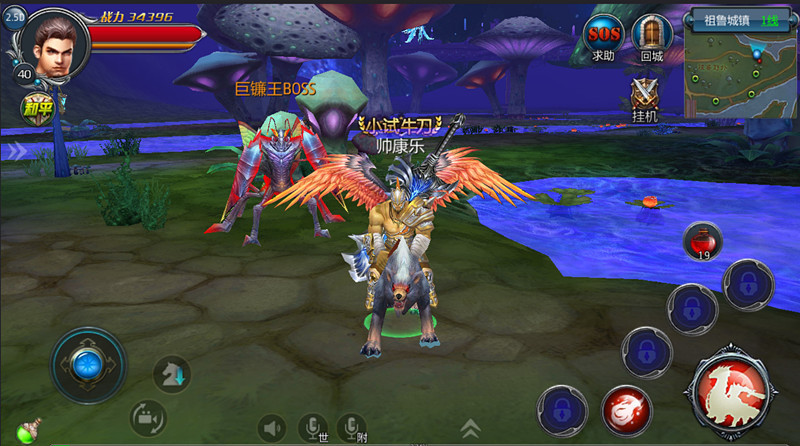Switch channel via the 1线 line label

(x=769, y=19)
